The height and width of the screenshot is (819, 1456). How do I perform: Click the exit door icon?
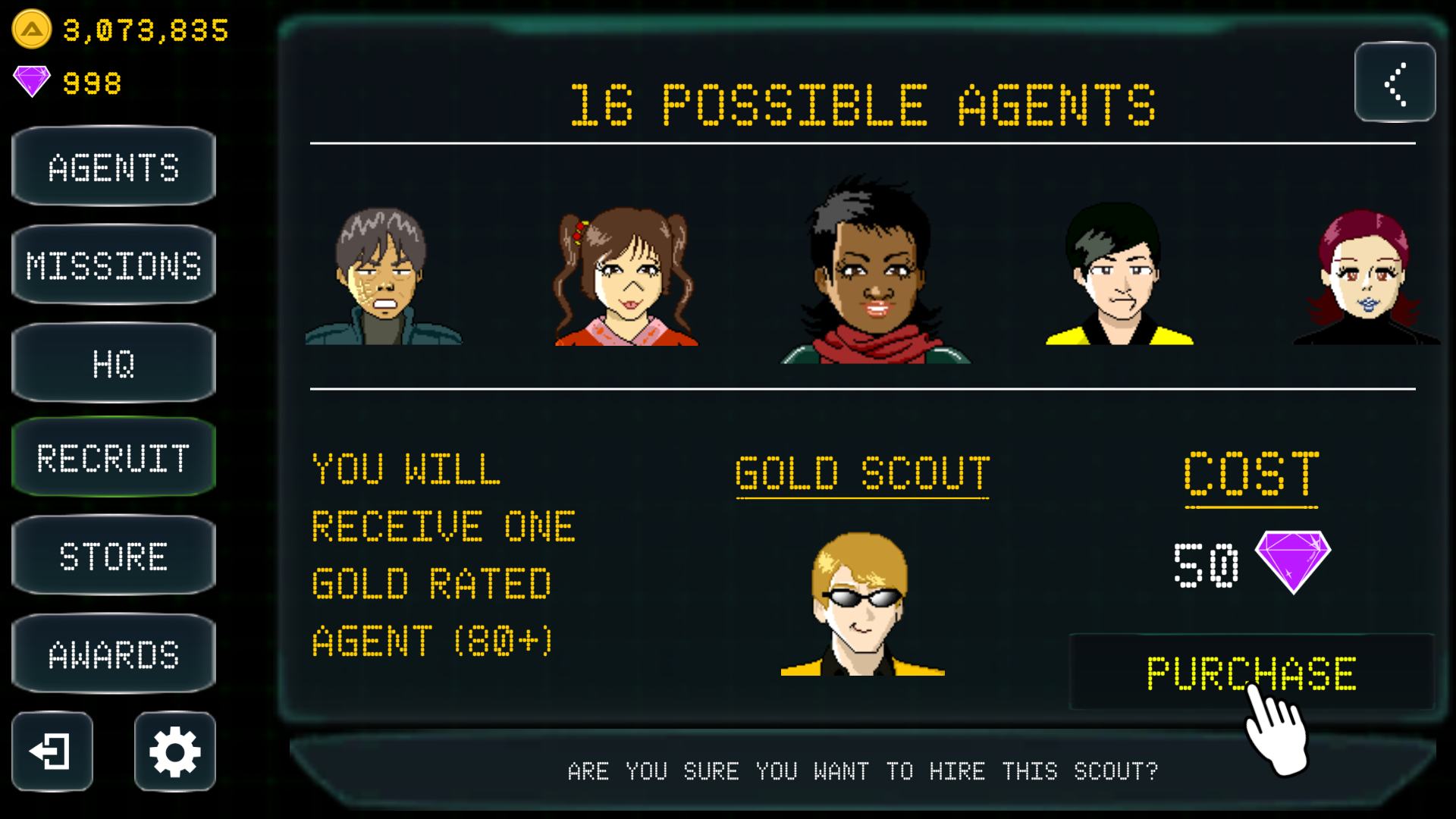[x=51, y=752]
